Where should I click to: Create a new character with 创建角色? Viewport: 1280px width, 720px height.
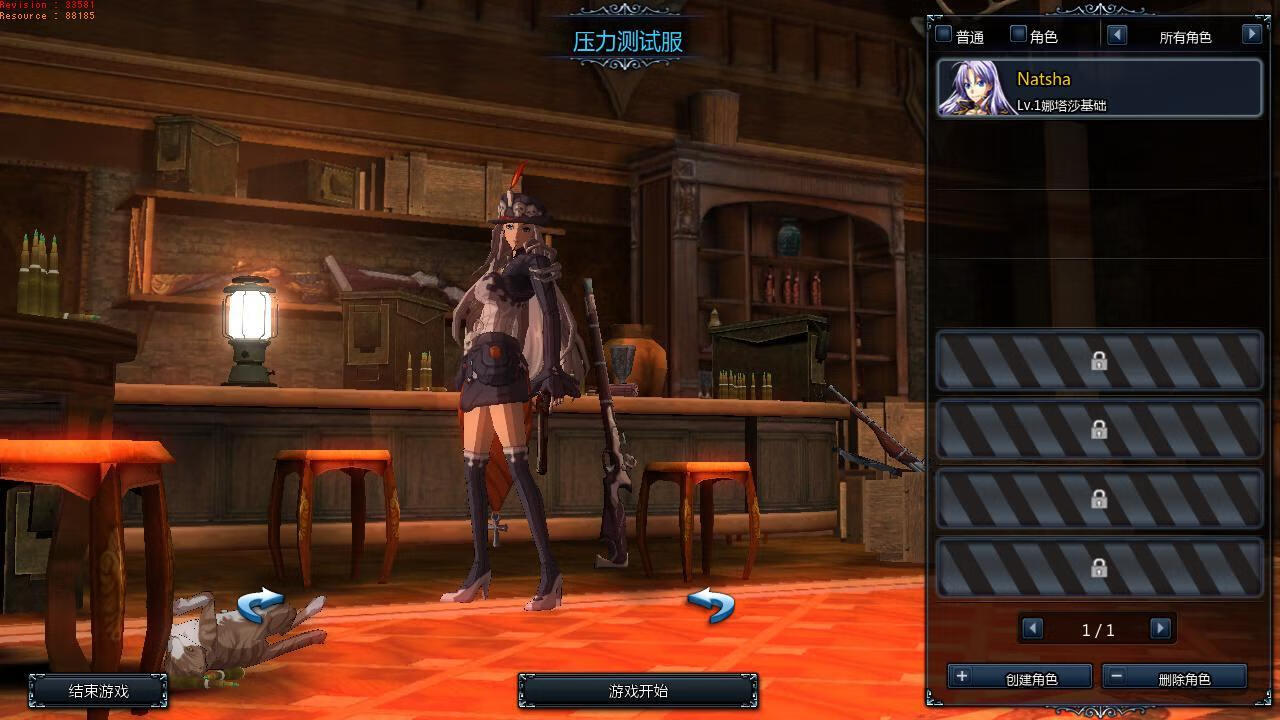1019,678
